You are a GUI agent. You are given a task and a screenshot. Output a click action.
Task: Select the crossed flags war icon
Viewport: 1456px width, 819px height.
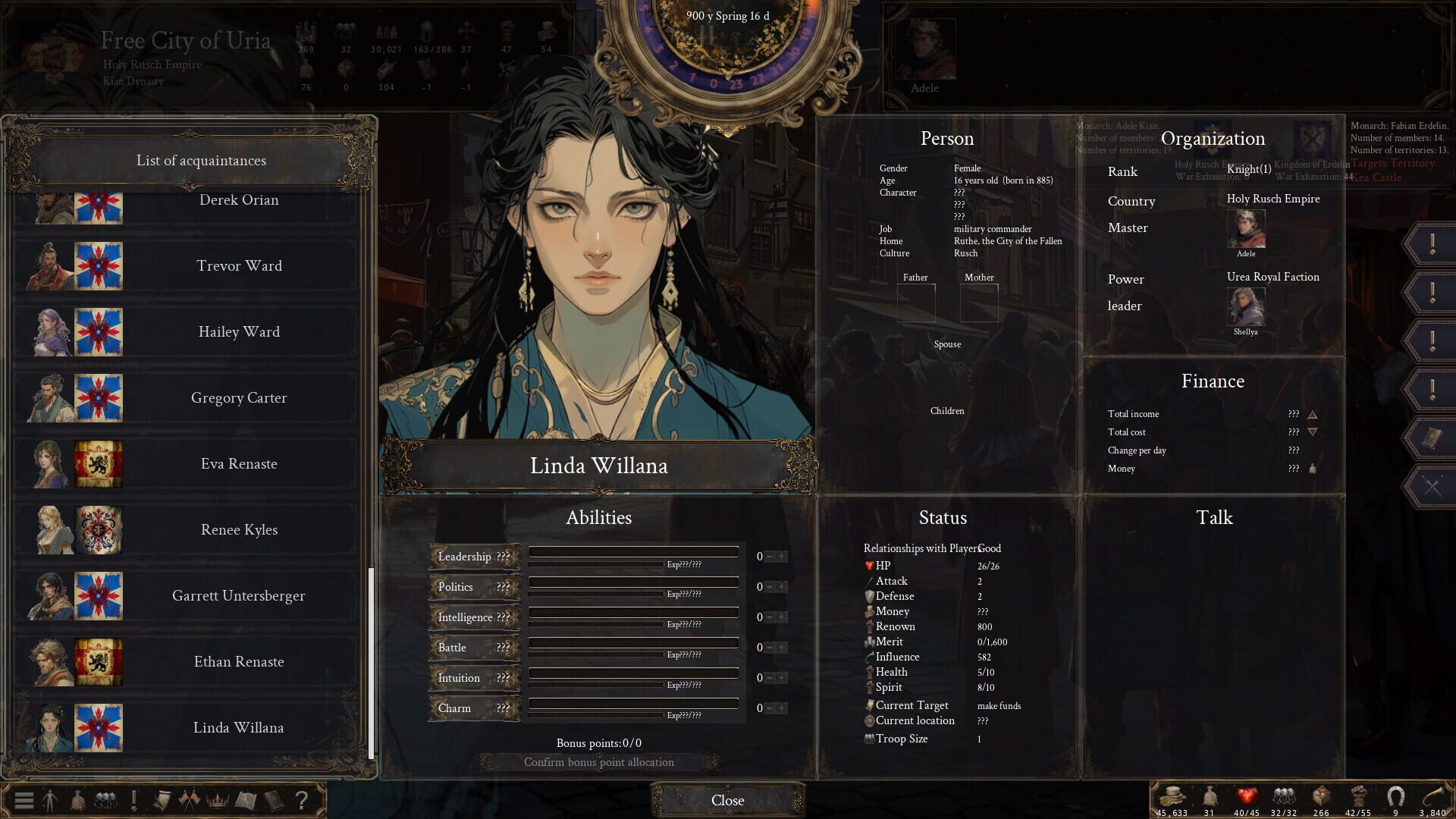(x=190, y=799)
